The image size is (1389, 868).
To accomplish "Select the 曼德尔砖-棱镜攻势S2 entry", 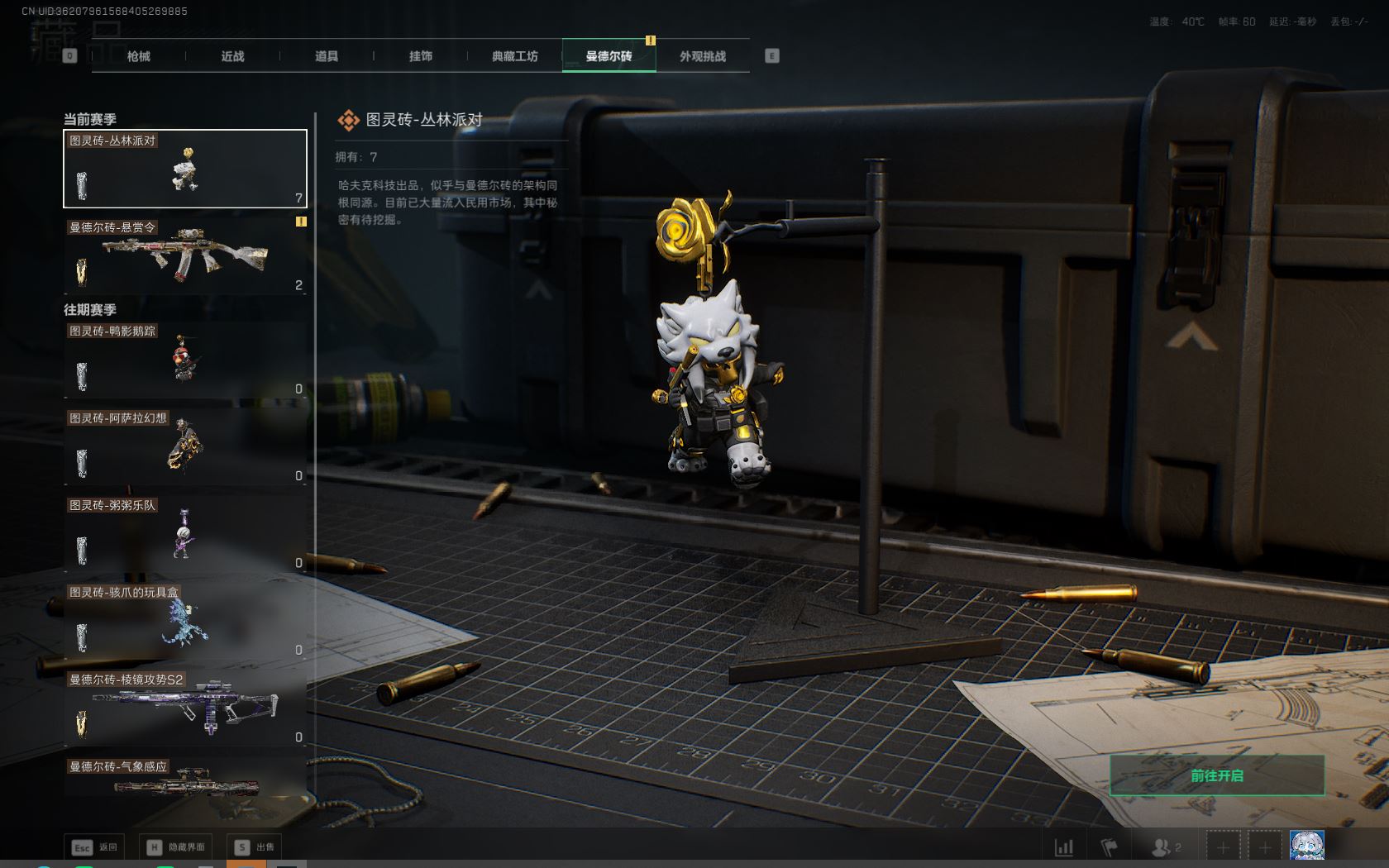I will click(185, 708).
